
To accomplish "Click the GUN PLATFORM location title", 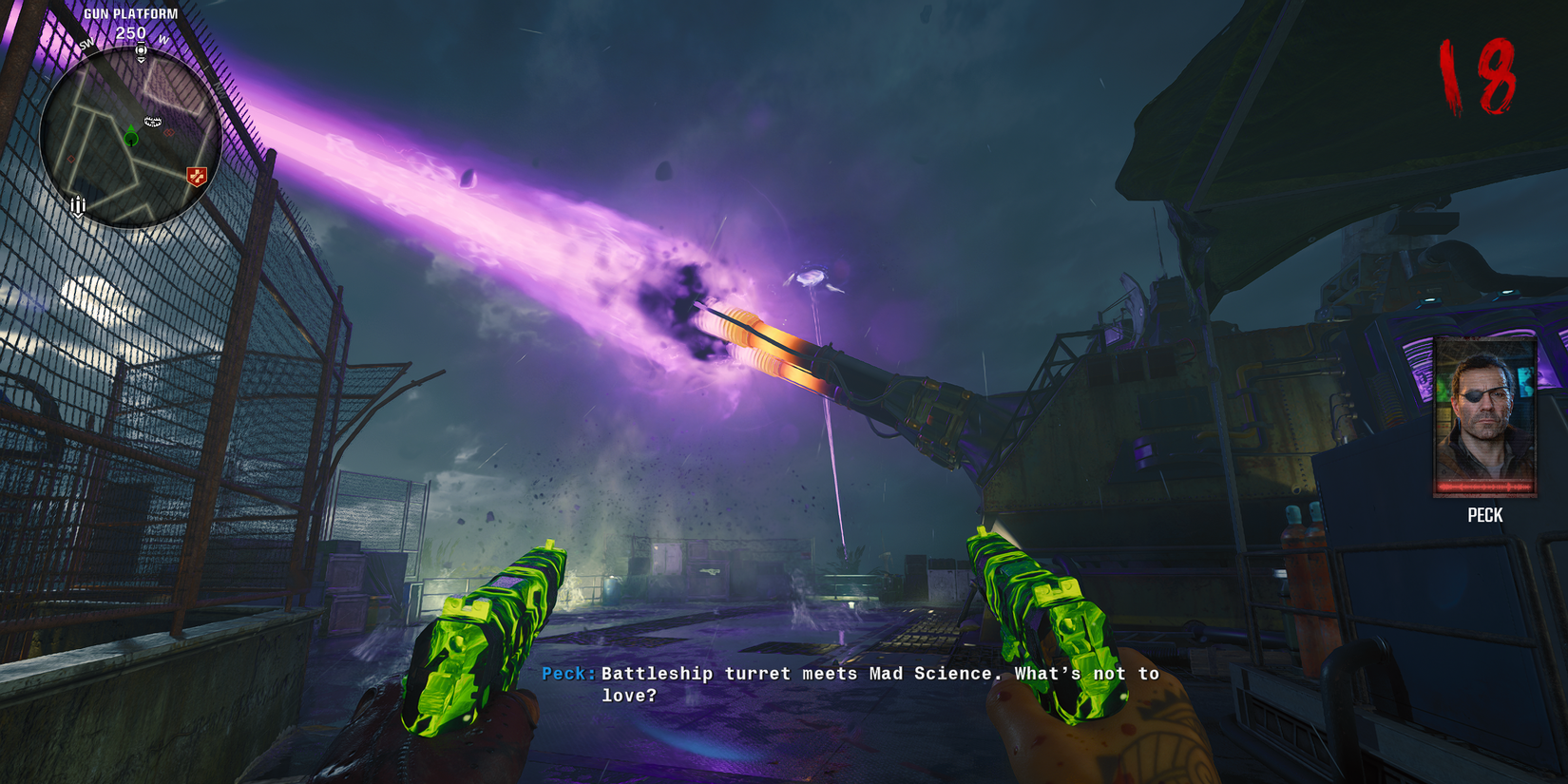I will (x=131, y=13).
